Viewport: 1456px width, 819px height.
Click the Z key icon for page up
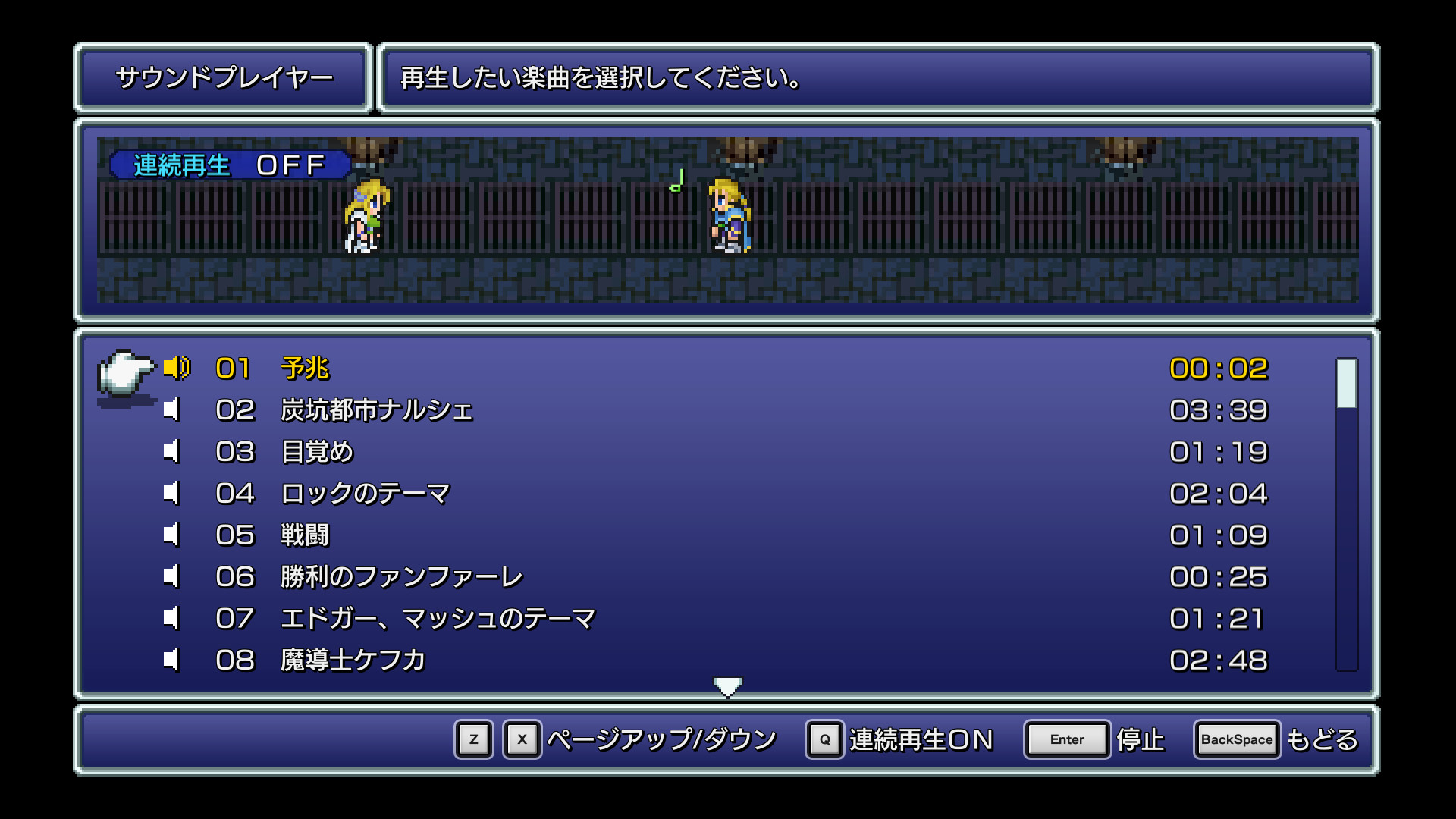[x=474, y=739]
